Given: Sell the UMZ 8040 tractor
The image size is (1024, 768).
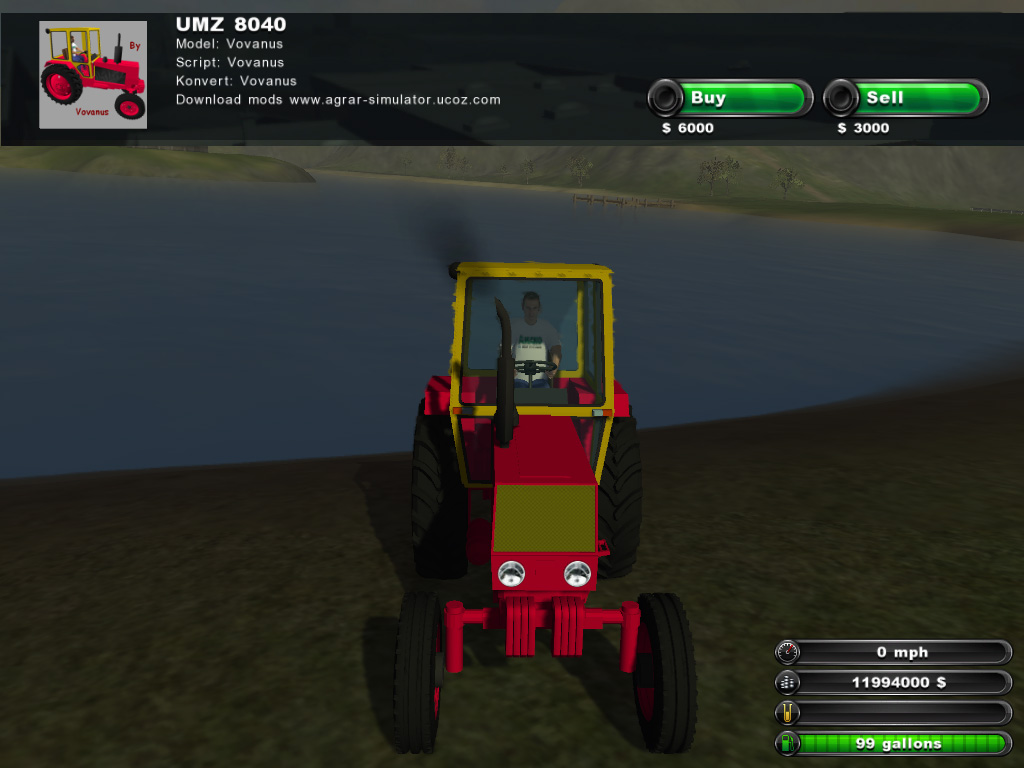Looking at the screenshot, I should click(x=906, y=98).
